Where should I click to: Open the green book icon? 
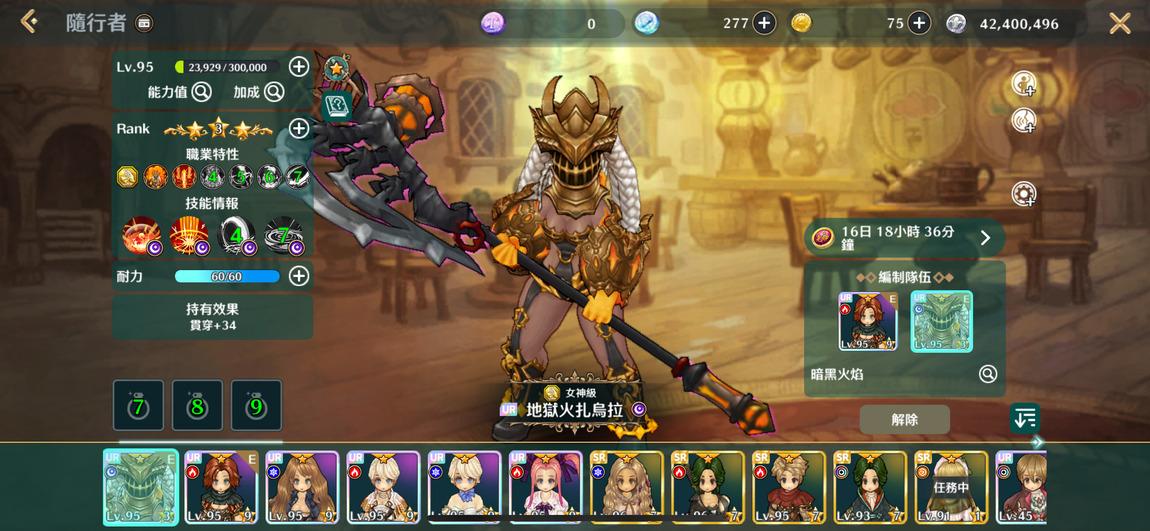pos(336,105)
